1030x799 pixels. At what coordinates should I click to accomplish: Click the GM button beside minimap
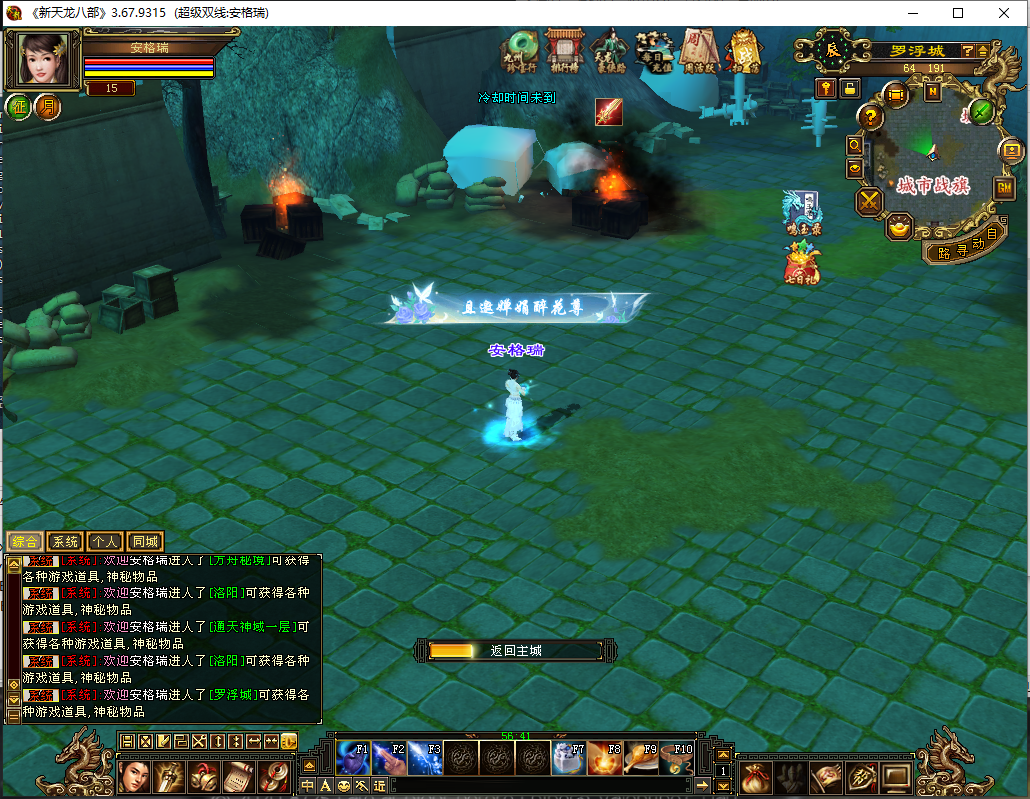tap(1004, 187)
